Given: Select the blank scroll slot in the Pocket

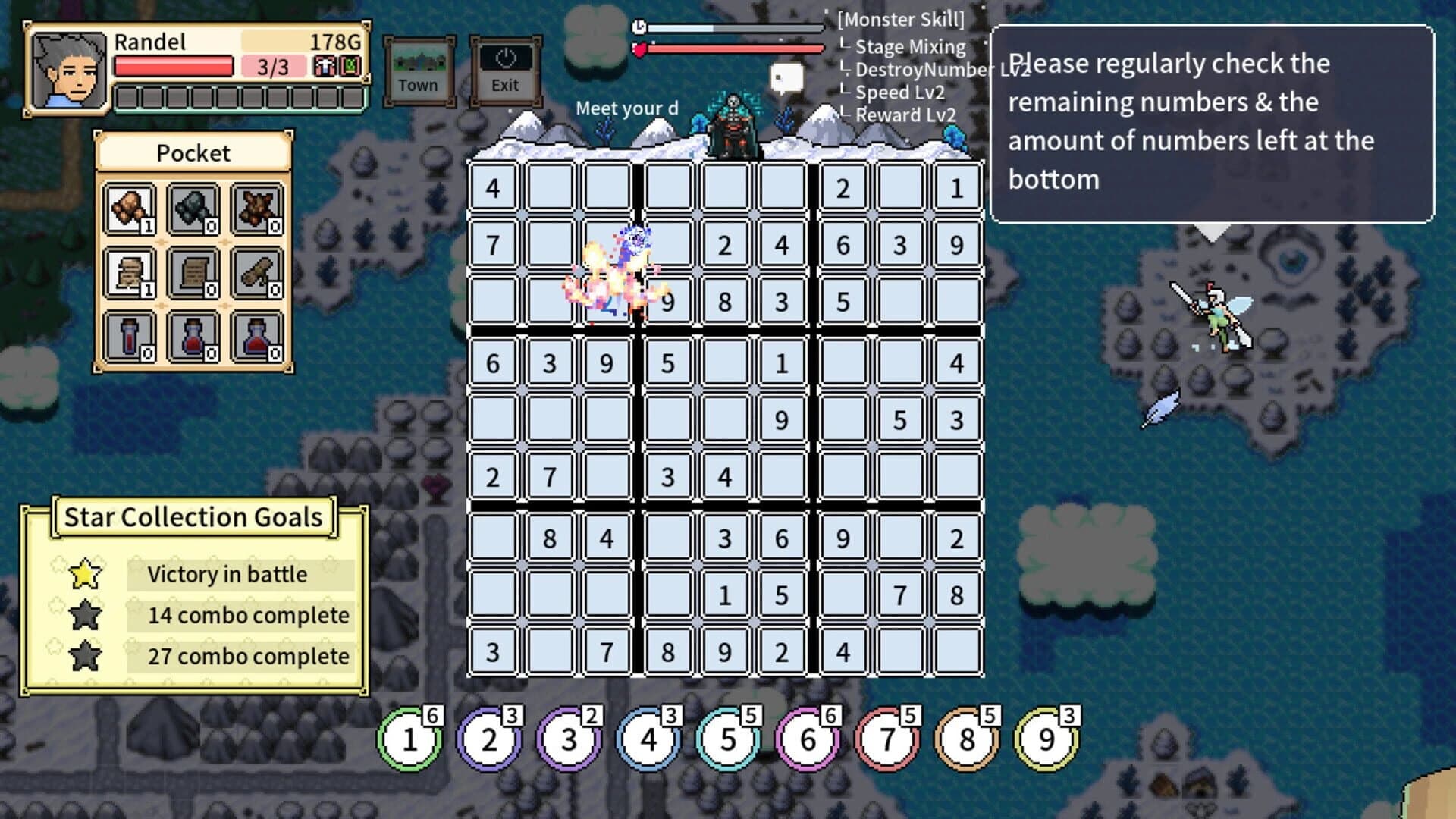Looking at the screenshot, I should pyautogui.click(x=193, y=271).
